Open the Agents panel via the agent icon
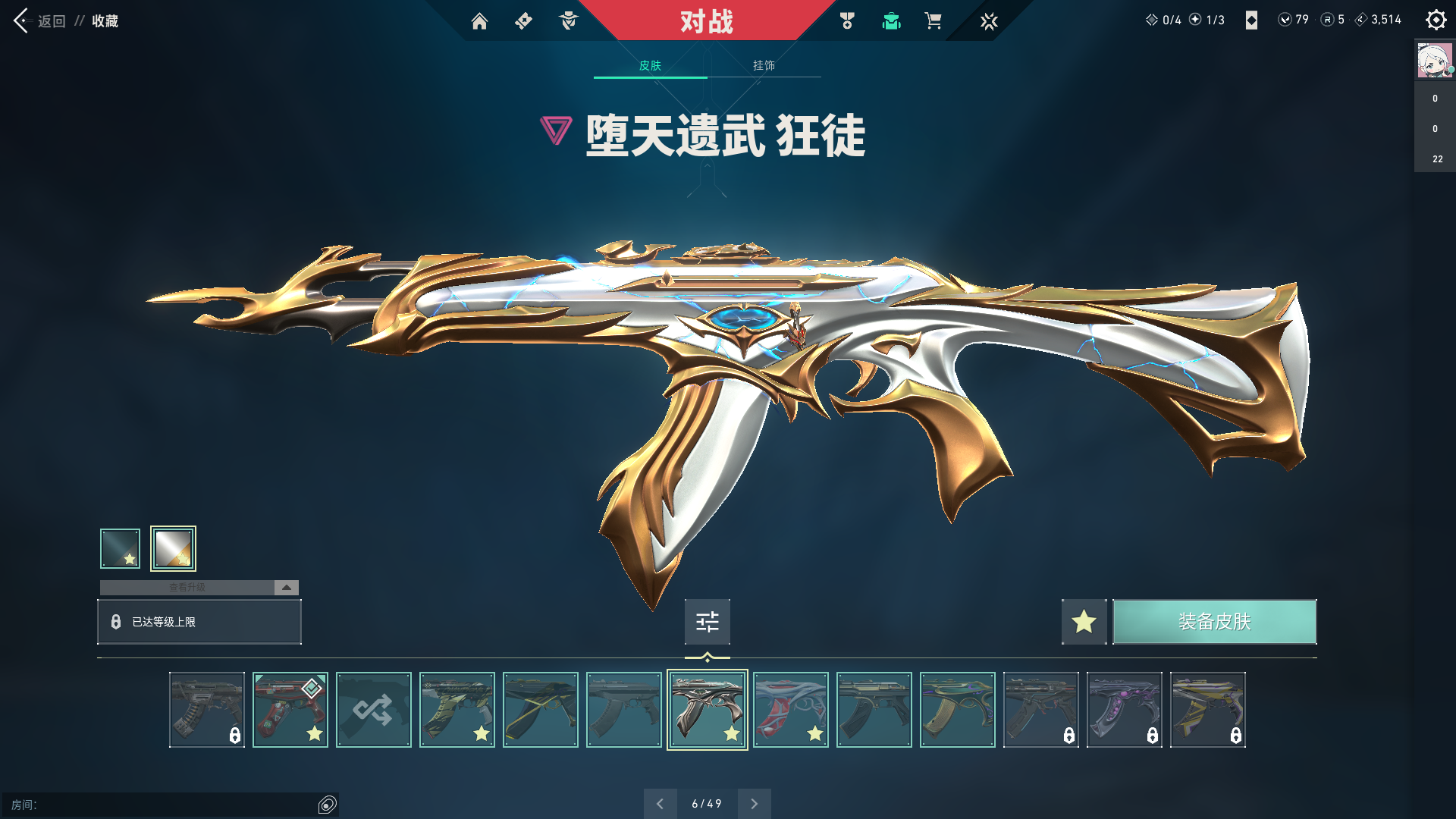Image resolution: width=1456 pixels, height=819 pixels. [x=567, y=21]
